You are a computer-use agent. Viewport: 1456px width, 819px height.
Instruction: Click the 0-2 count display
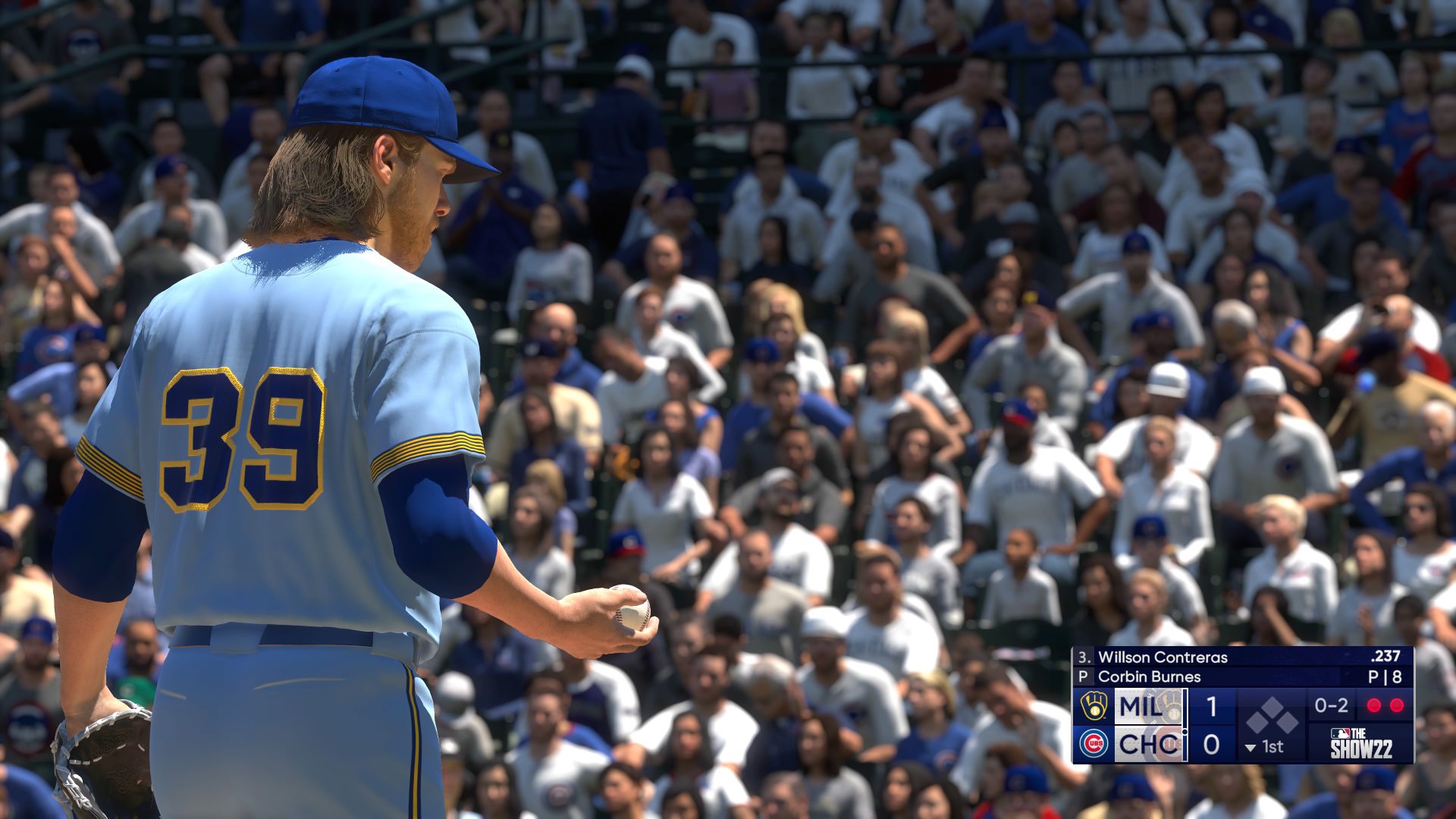pyautogui.click(x=1331, y=706)
